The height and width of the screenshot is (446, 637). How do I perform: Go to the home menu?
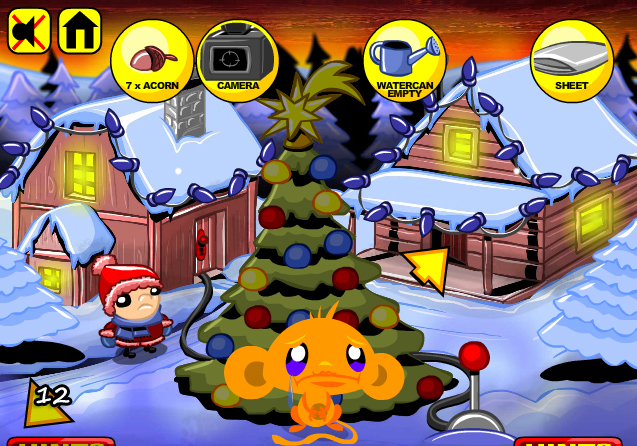point(80,31)
